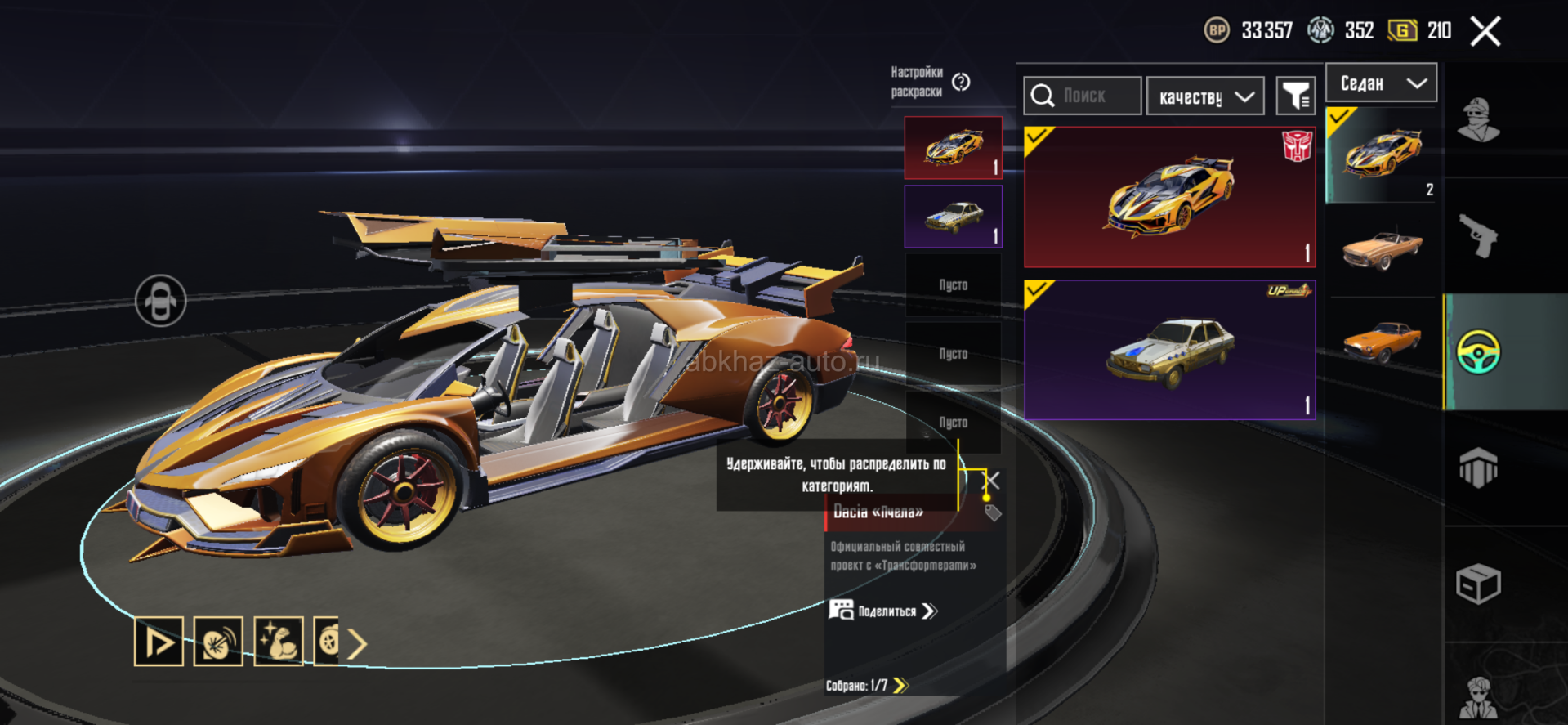Close the garage screen with the X

[1485, 32]
